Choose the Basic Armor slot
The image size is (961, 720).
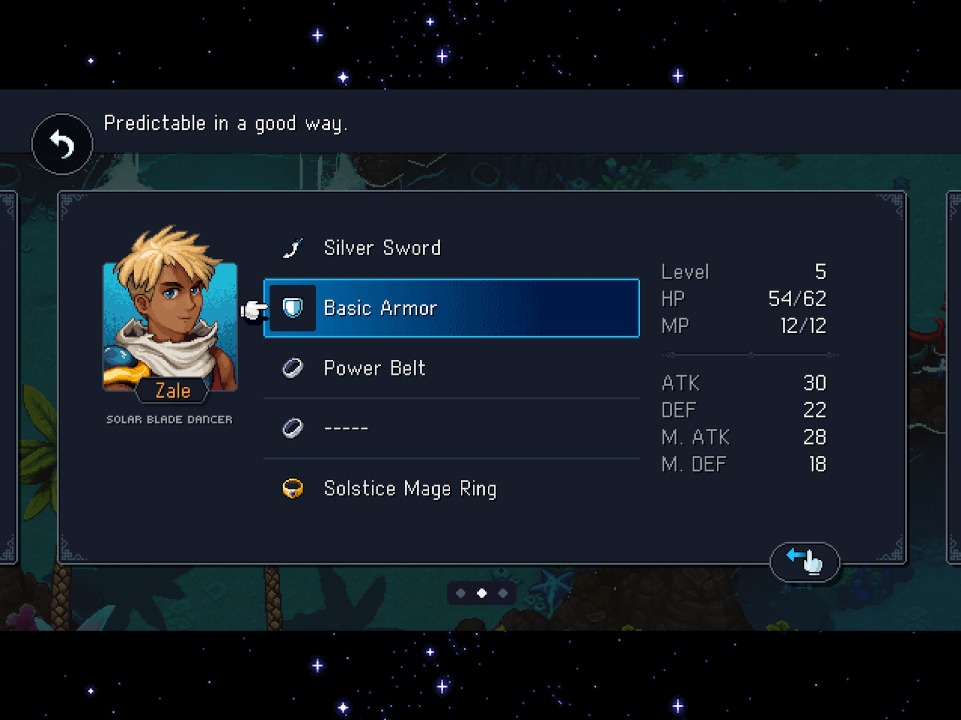tap(451, 308)
